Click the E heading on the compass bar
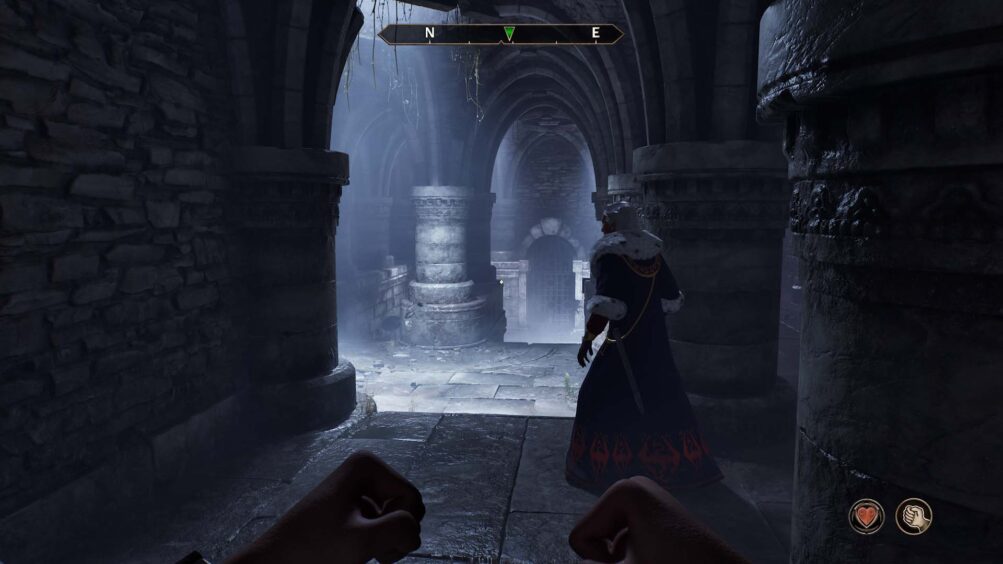The height and width of the screenshot is (564, 1003). 595,33
